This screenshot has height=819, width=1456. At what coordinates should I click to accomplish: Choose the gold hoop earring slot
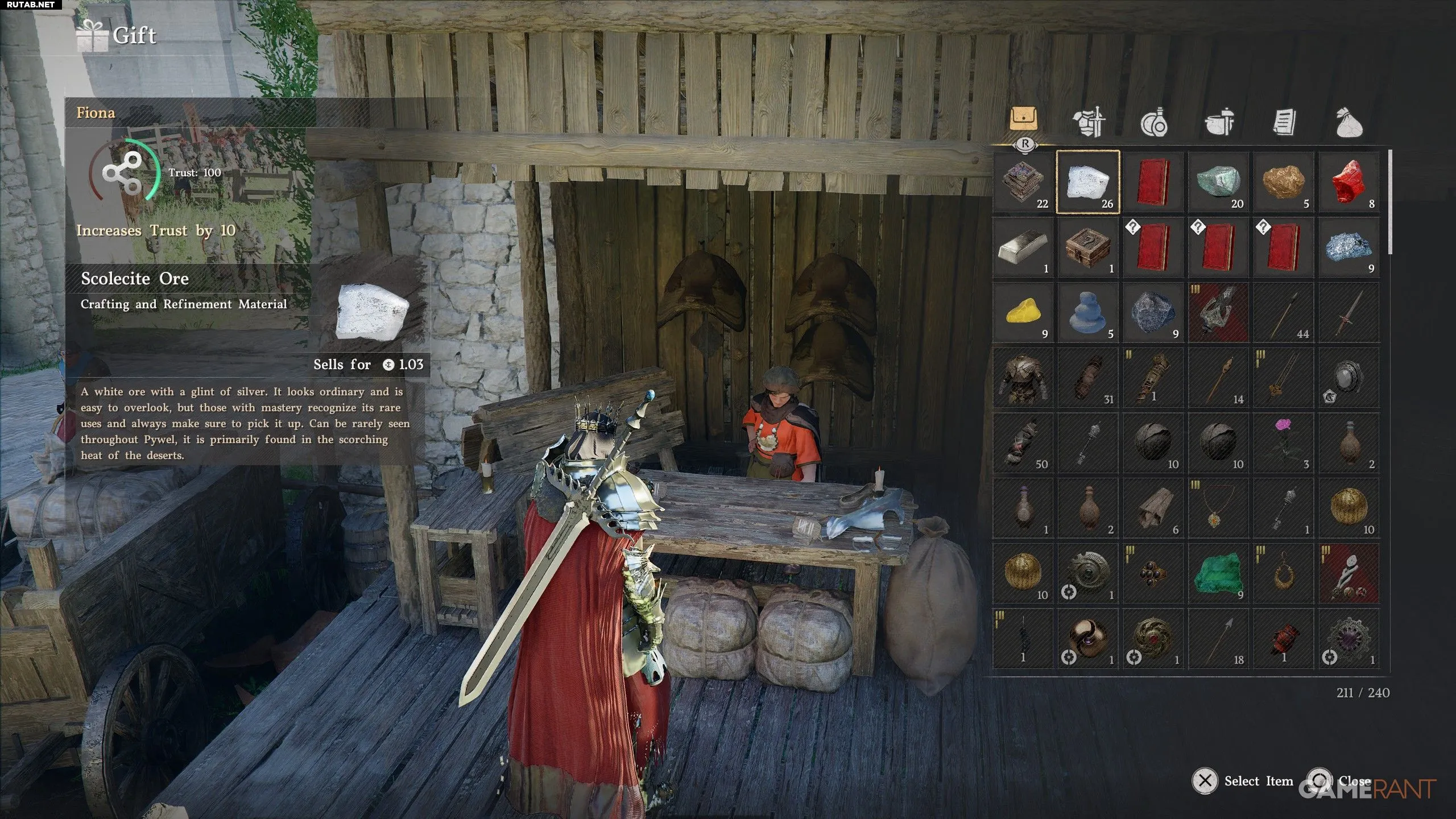[x=1284, y=573]
